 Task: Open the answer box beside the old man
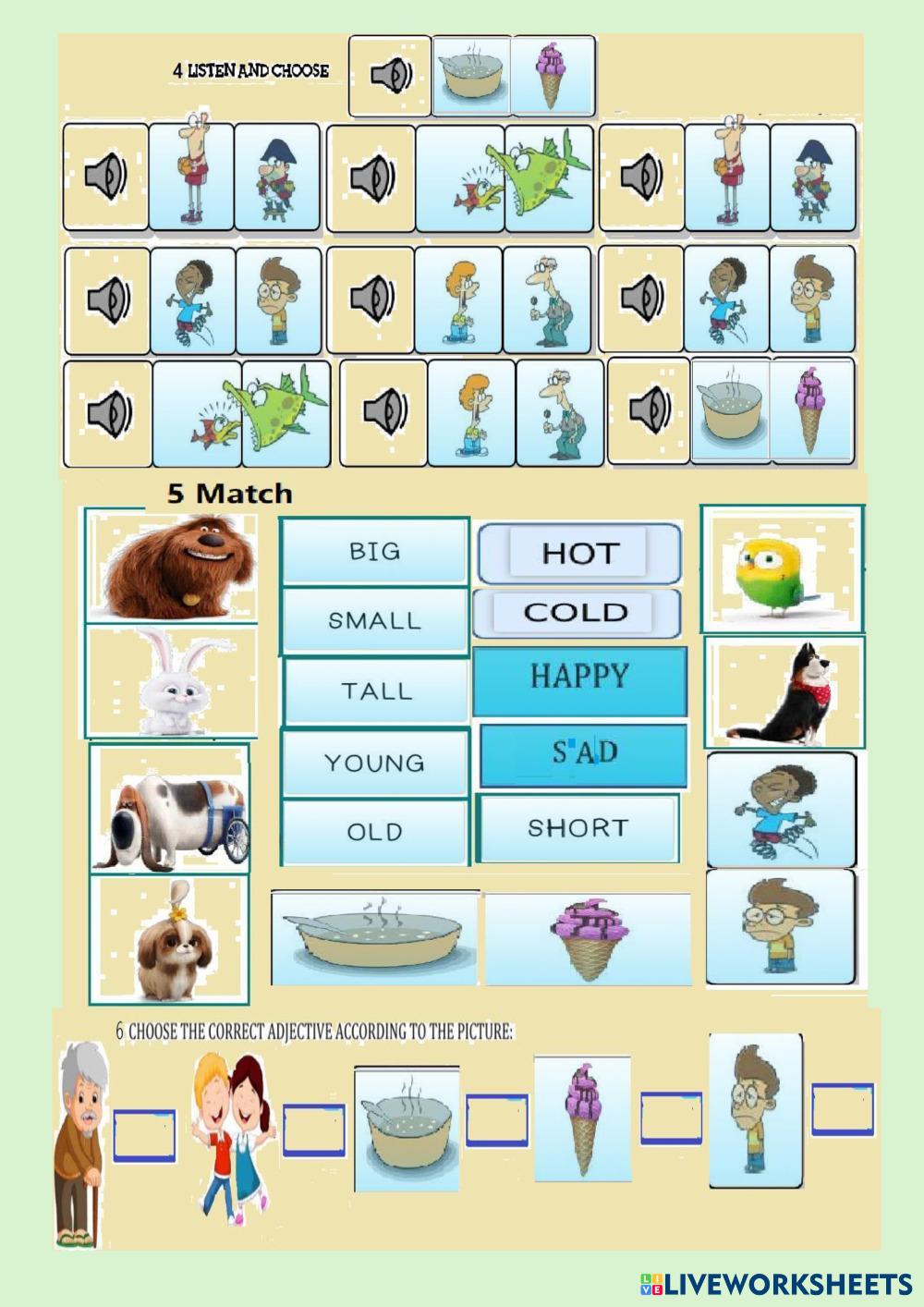click(x=144, y=1135)
